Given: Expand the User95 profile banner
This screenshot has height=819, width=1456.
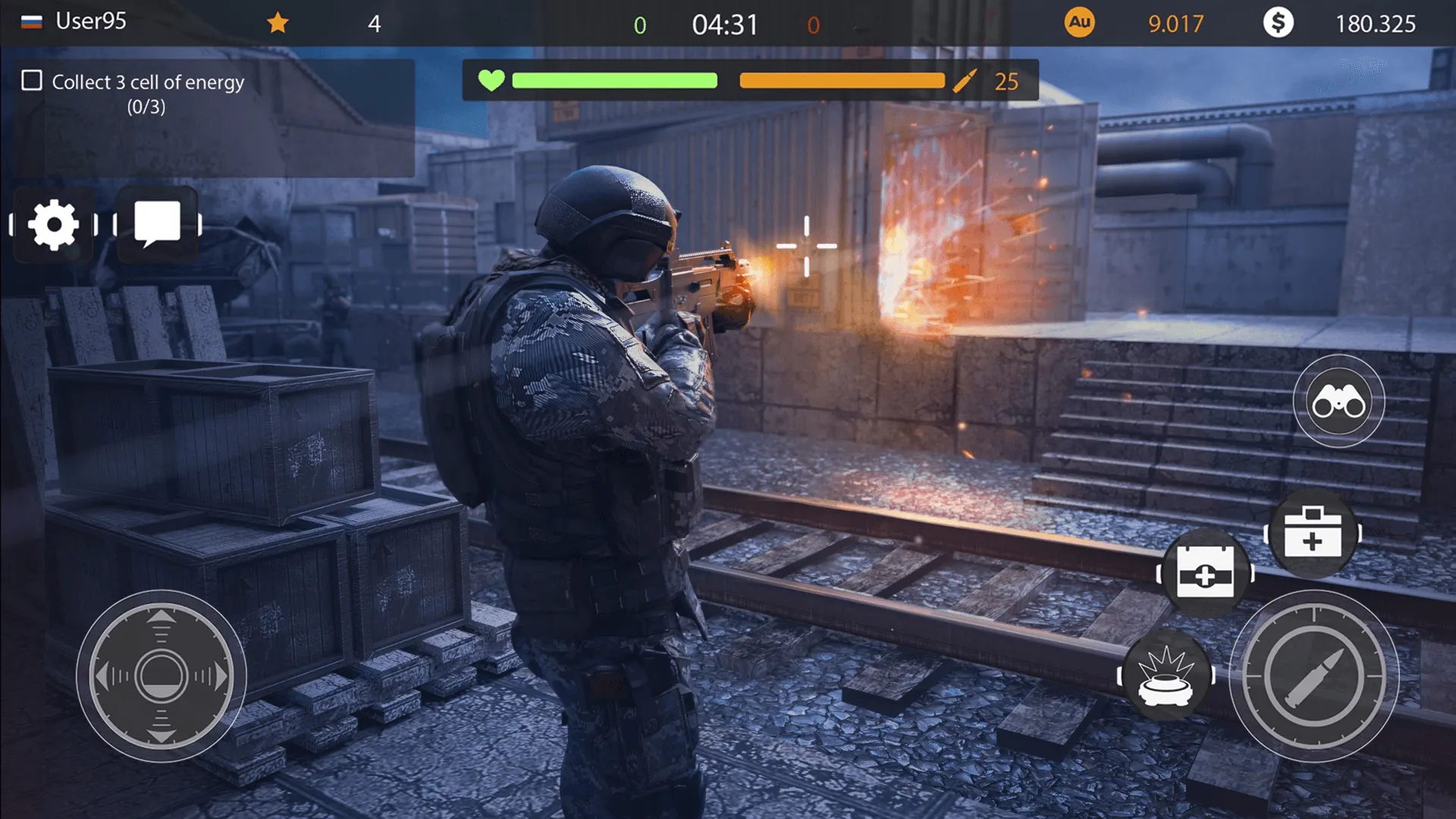Looking at the screenshot, I should 90,21.
